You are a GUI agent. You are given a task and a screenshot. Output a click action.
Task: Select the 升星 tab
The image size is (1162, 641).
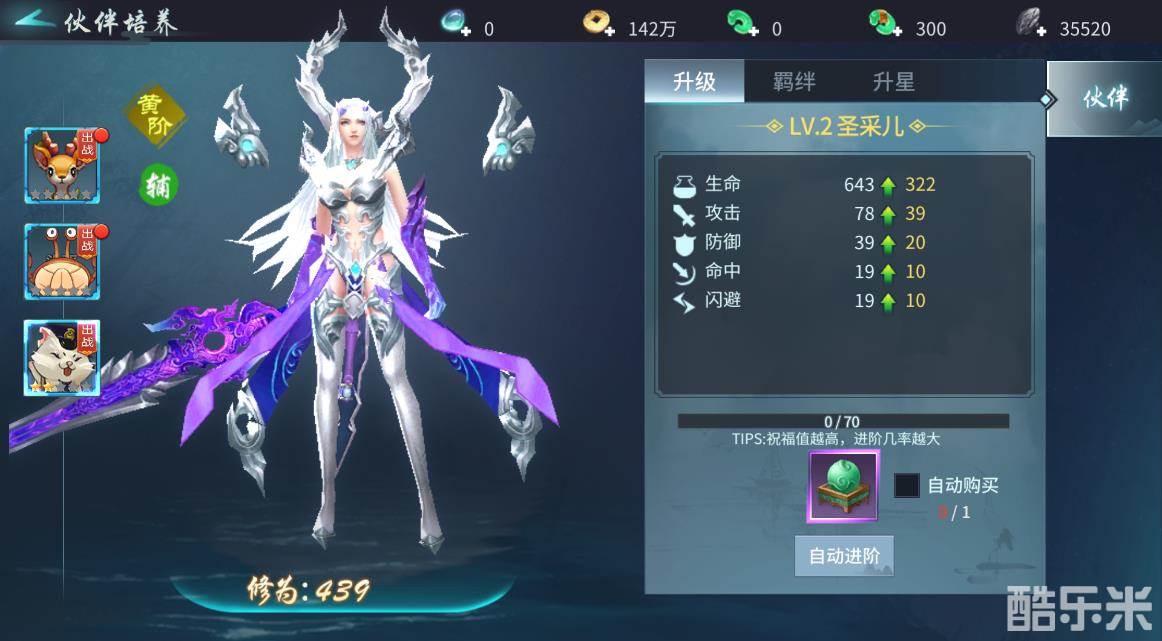pyautogui.click(x=893, y=82)
